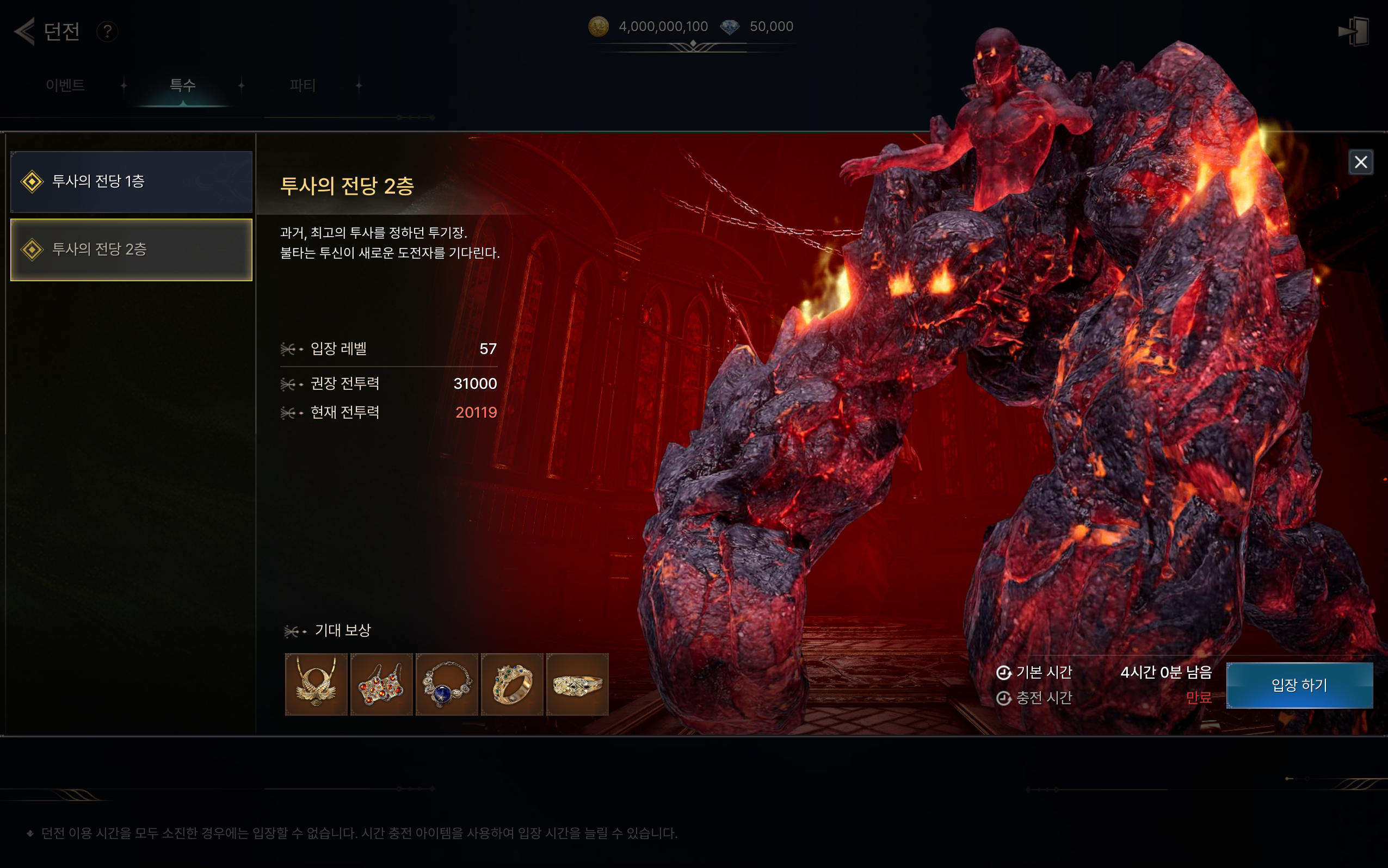Inspect the blue orb bracelet reward

click(x=447, y=684)
